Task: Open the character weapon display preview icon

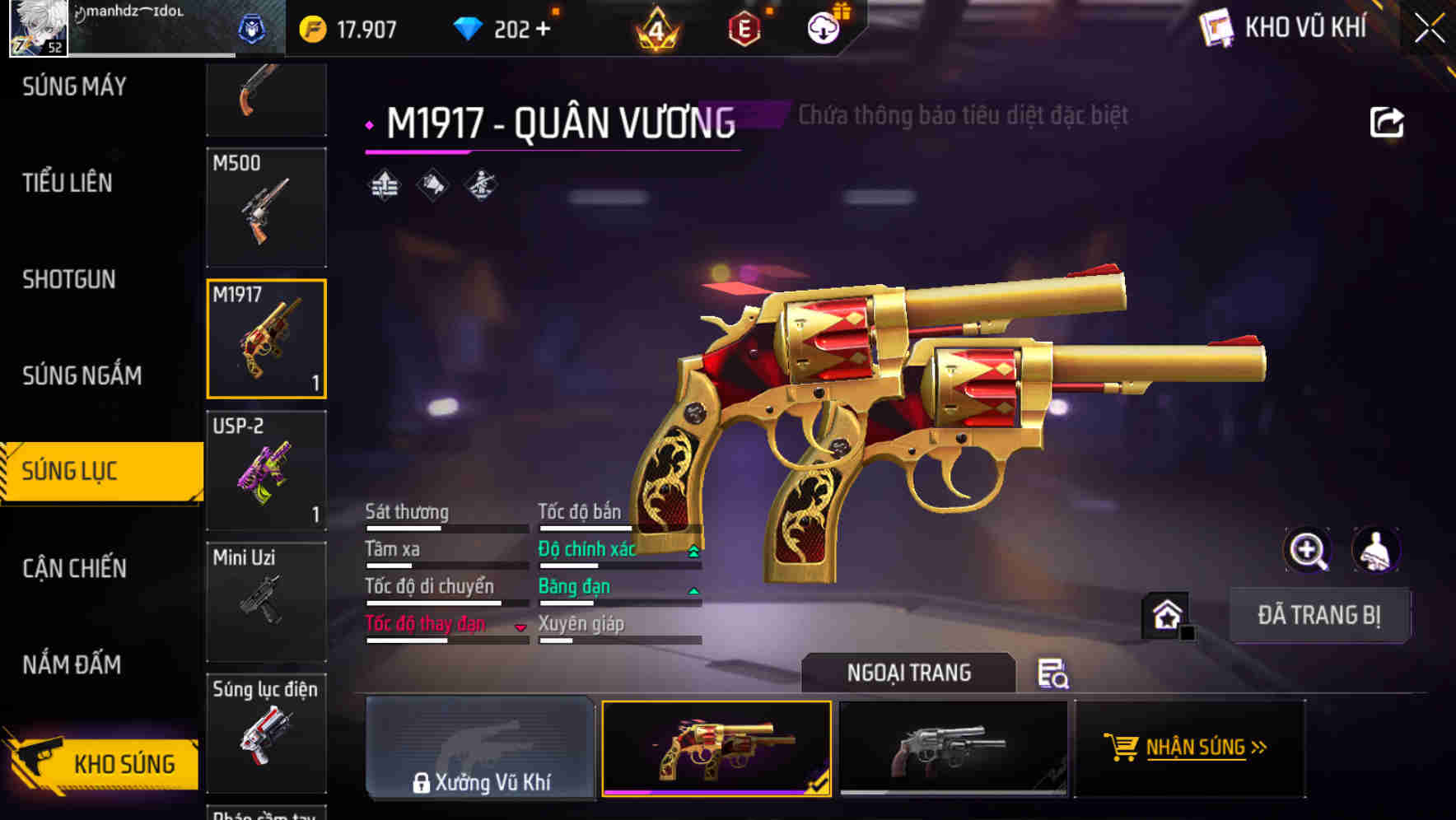Action: click(1374, 550)
